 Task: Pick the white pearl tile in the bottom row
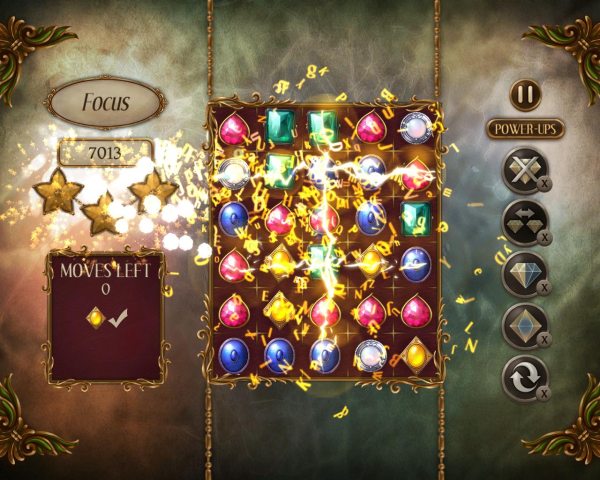tap(370, 354)
